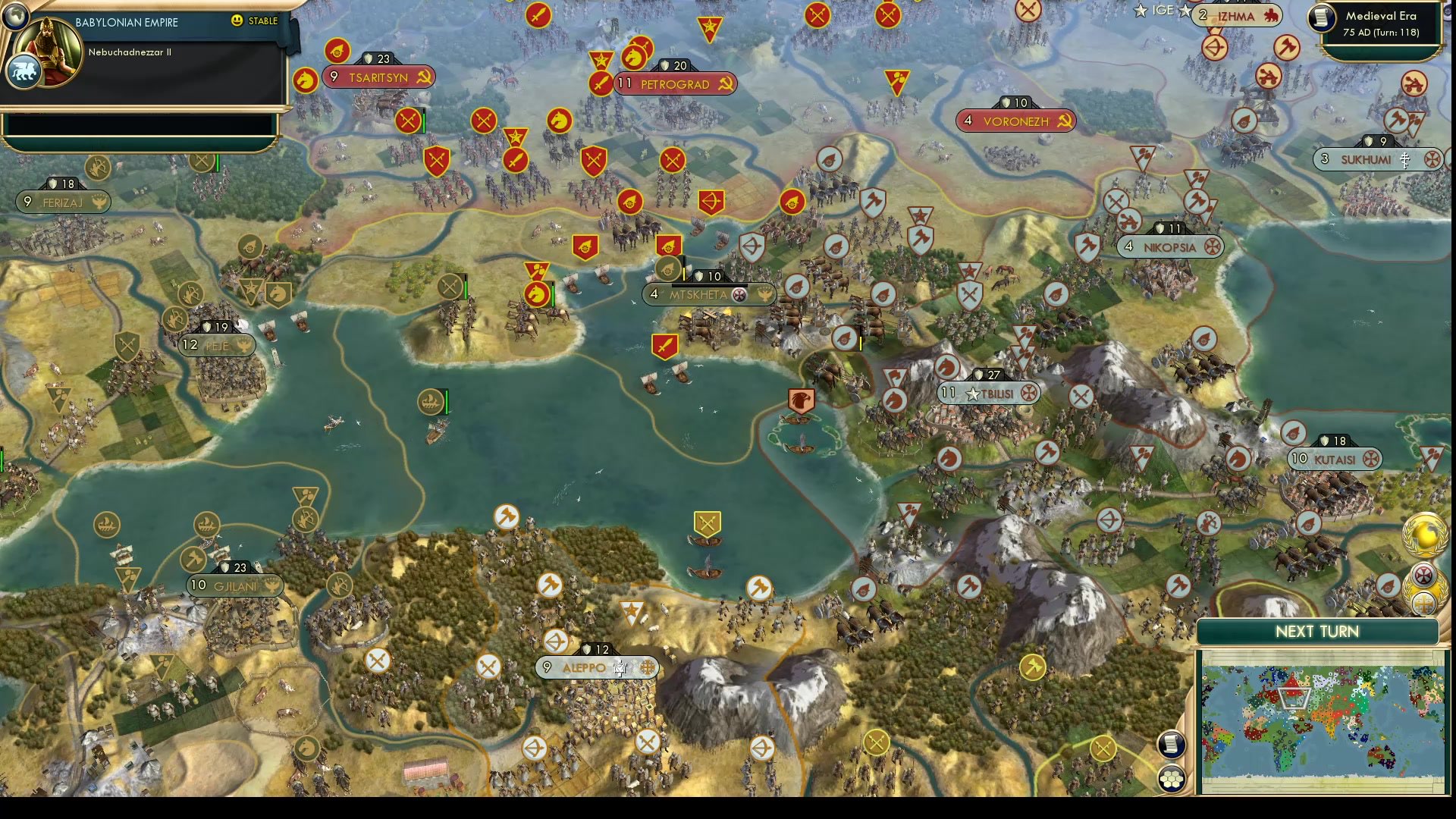This screenshot has height=819, width=1456.
Task: Open the Strategic View hex icon
Action: [1172, 777]
